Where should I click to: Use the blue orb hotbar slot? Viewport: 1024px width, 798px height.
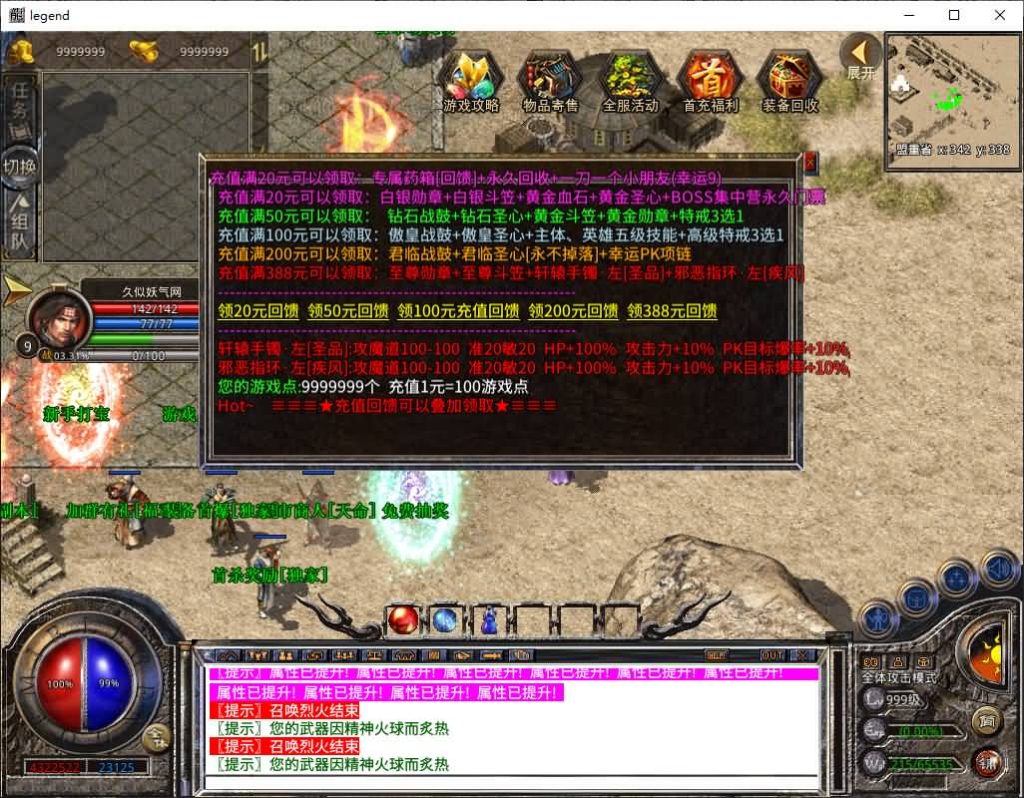(x=445, y=620)
